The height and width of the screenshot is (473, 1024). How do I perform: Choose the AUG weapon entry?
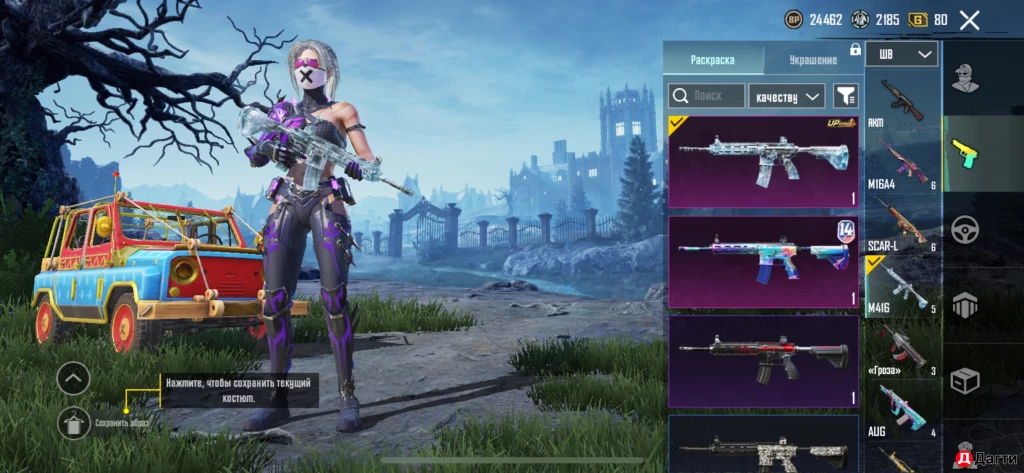pos(901,408)
